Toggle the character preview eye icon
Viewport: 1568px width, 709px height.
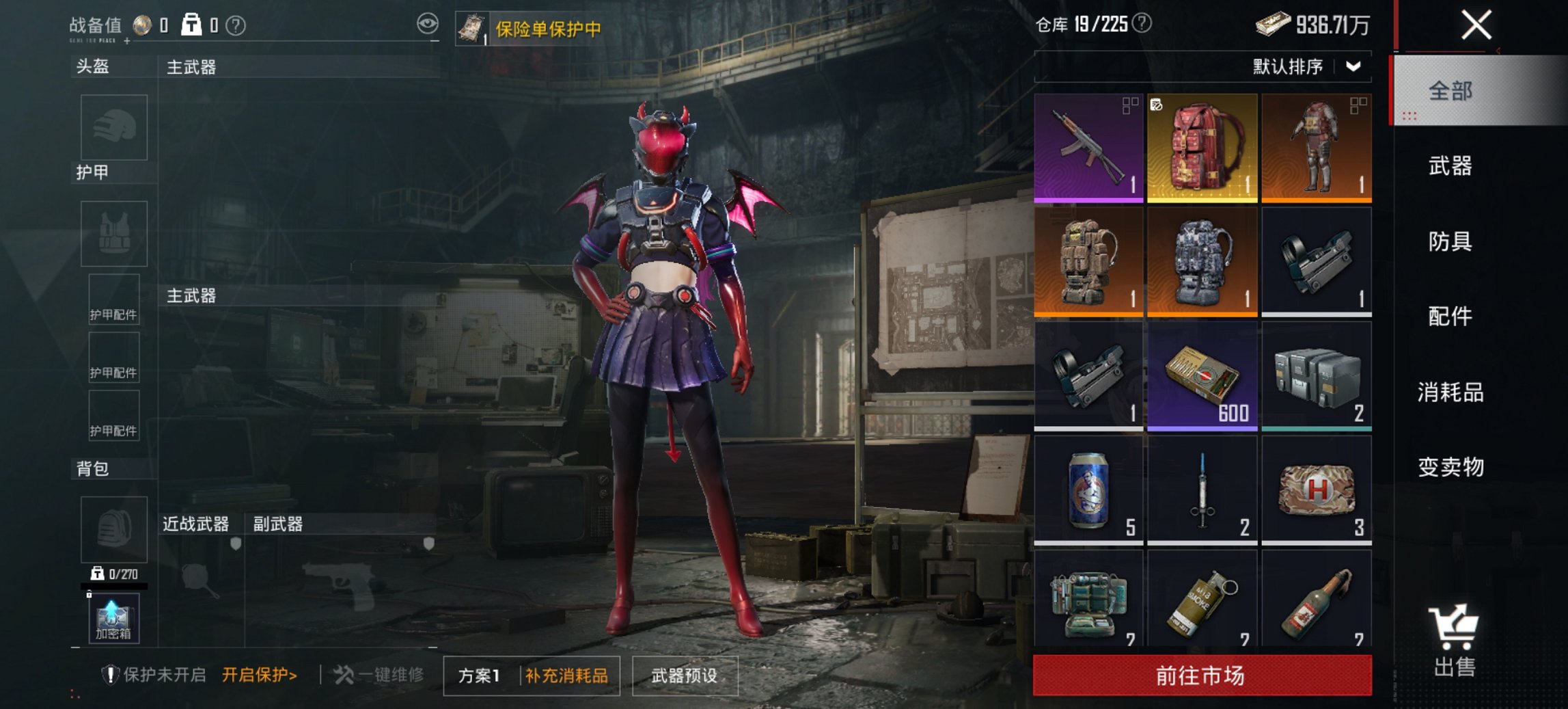point(429,23)
